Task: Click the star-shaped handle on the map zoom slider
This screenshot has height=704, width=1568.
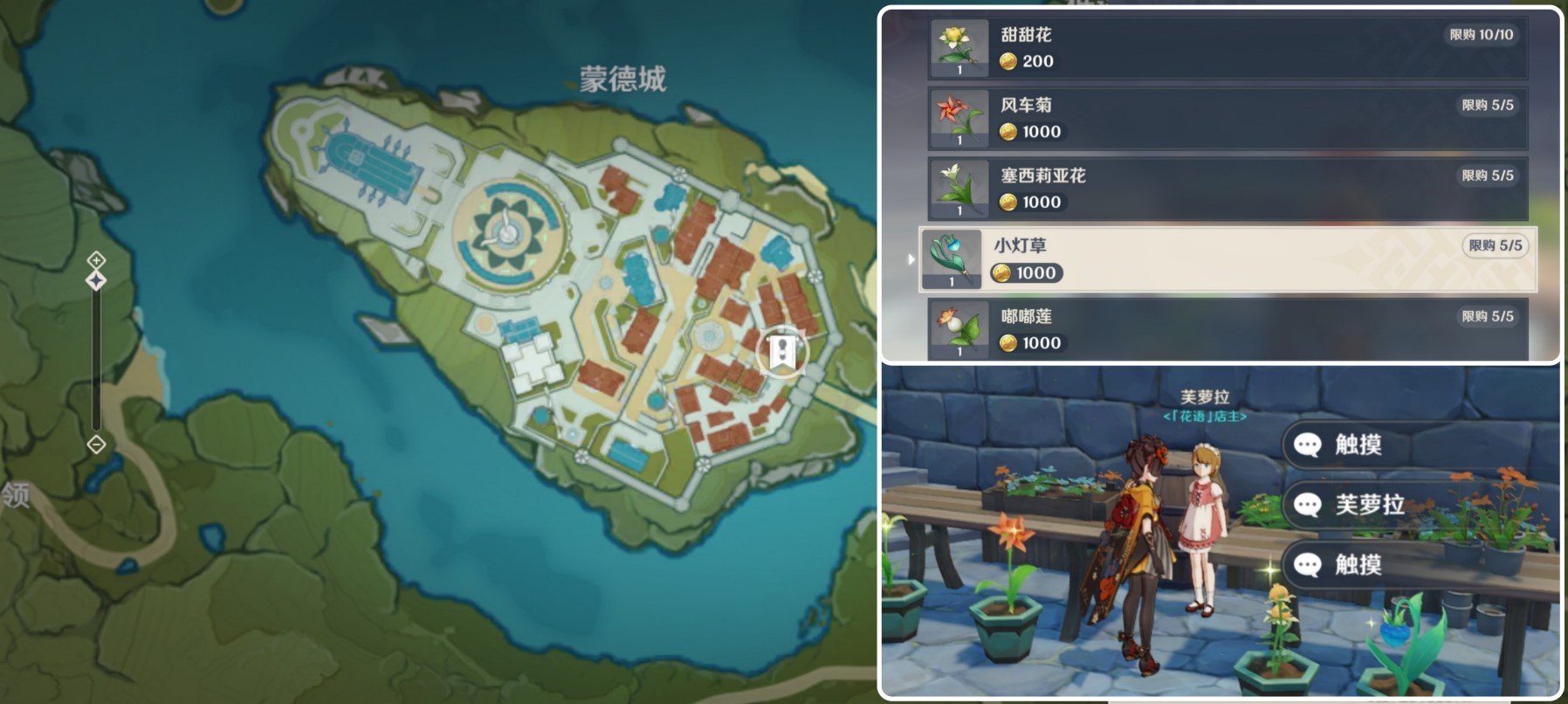Action: [x=94, y=279]
